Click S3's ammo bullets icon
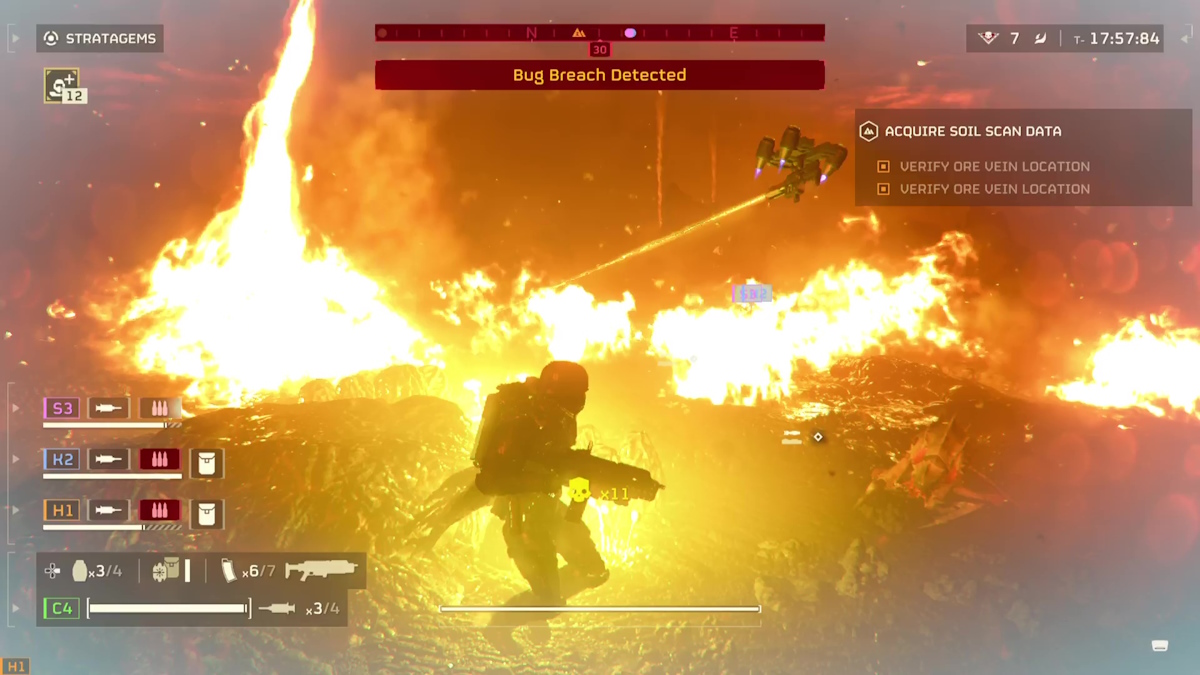The height and width of the screenshot is (675, 1200). tap(159, 408)
